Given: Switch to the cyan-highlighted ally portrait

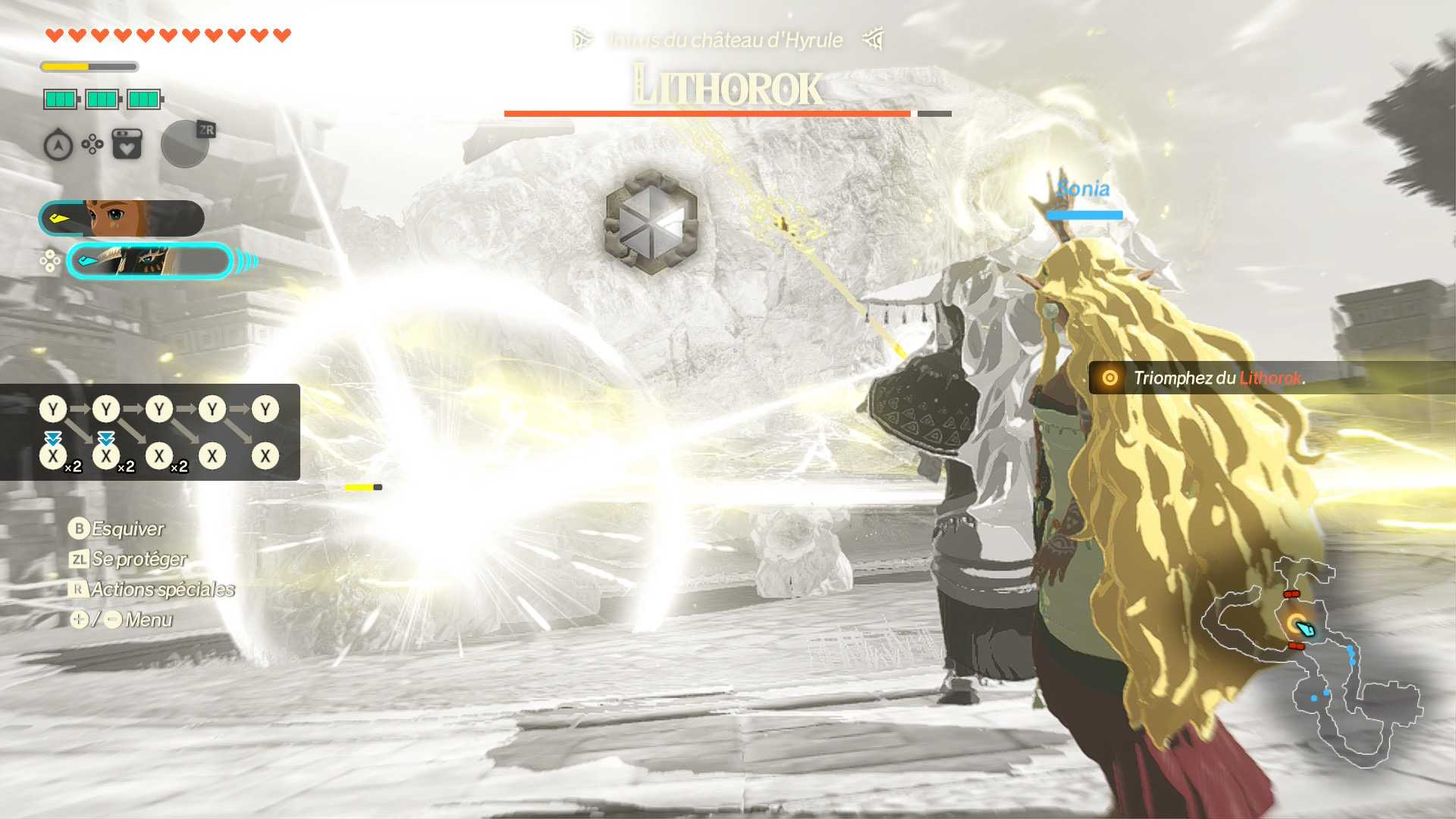Looking at the screenshot, I should pyautogui.click(x=149, y=262).
